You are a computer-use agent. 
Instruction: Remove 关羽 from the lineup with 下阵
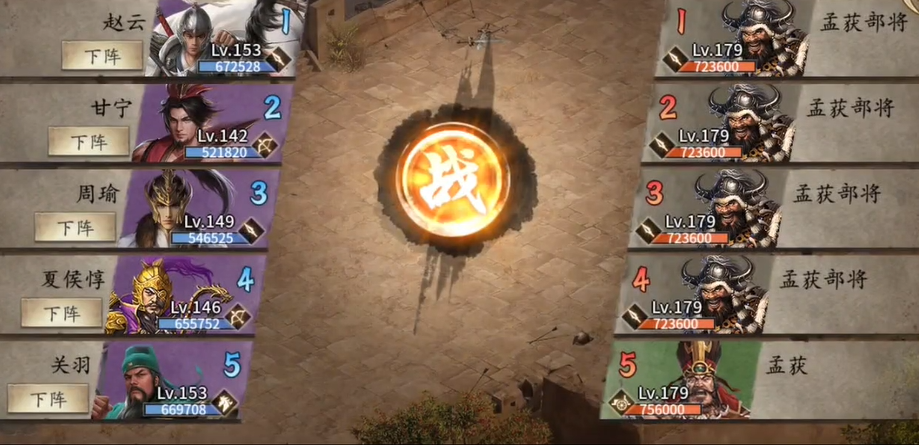tap(47, 398)
